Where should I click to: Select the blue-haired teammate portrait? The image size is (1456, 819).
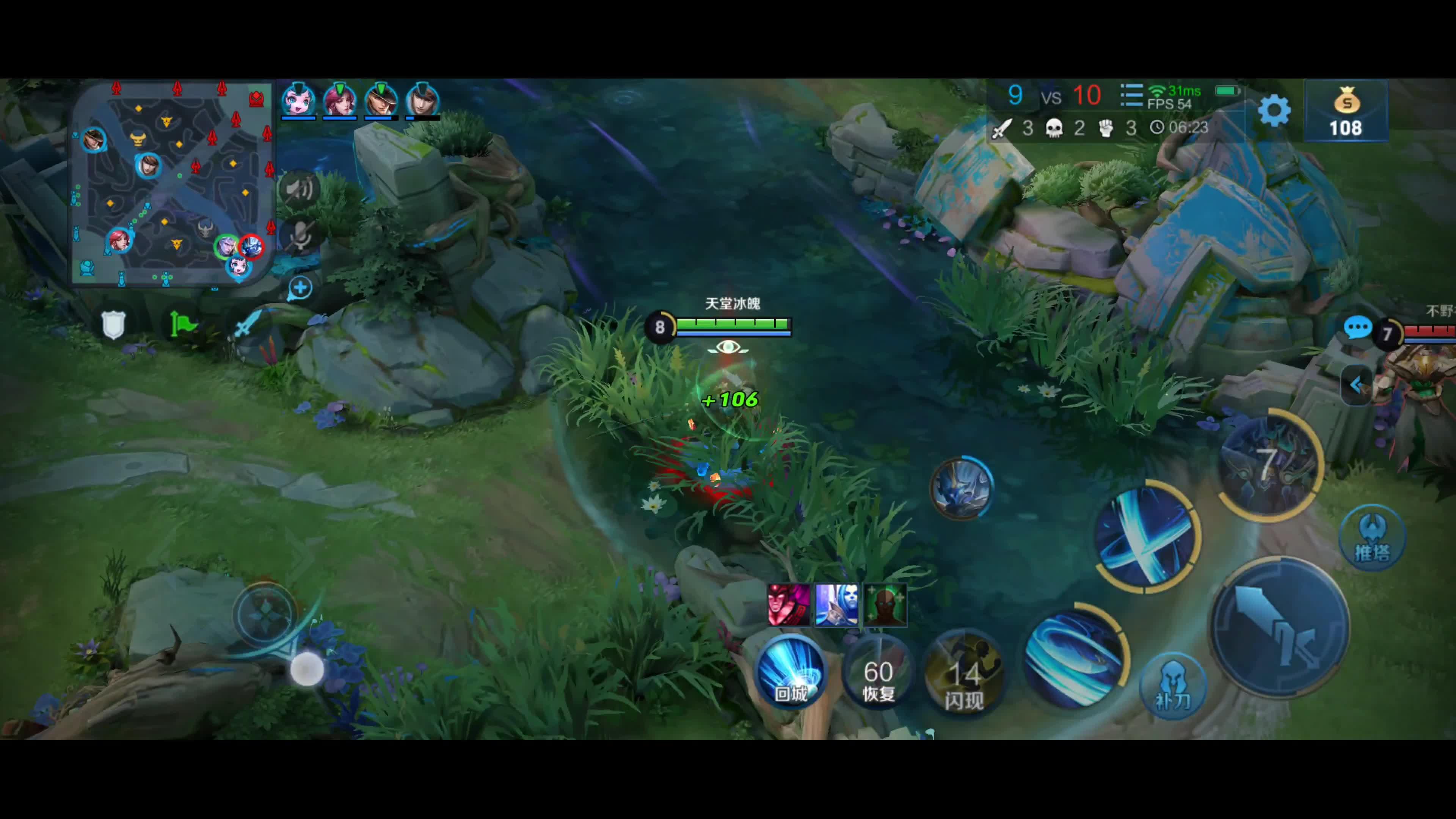(x=298, y=100)
